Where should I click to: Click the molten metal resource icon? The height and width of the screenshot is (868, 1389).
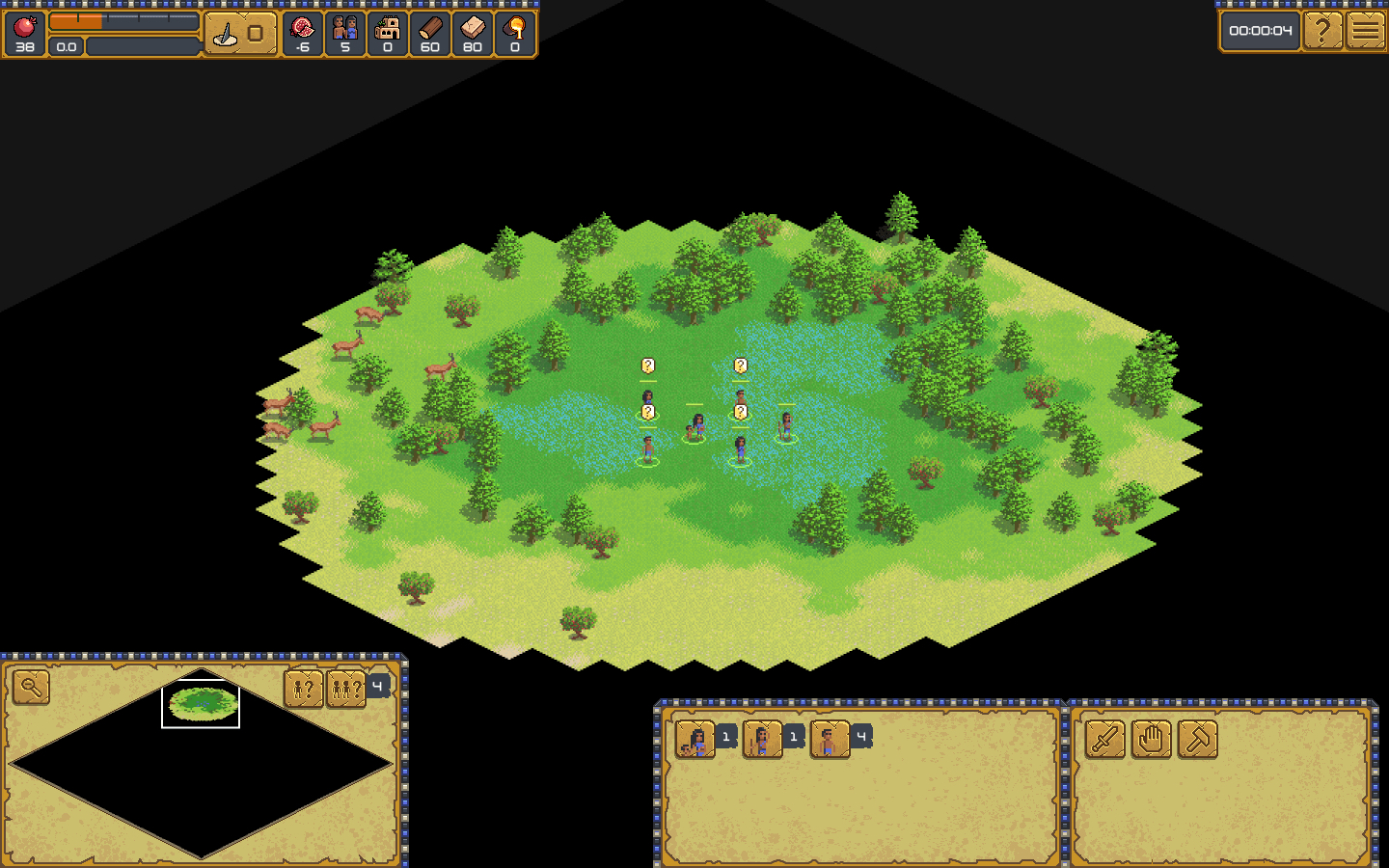[515, 27]
